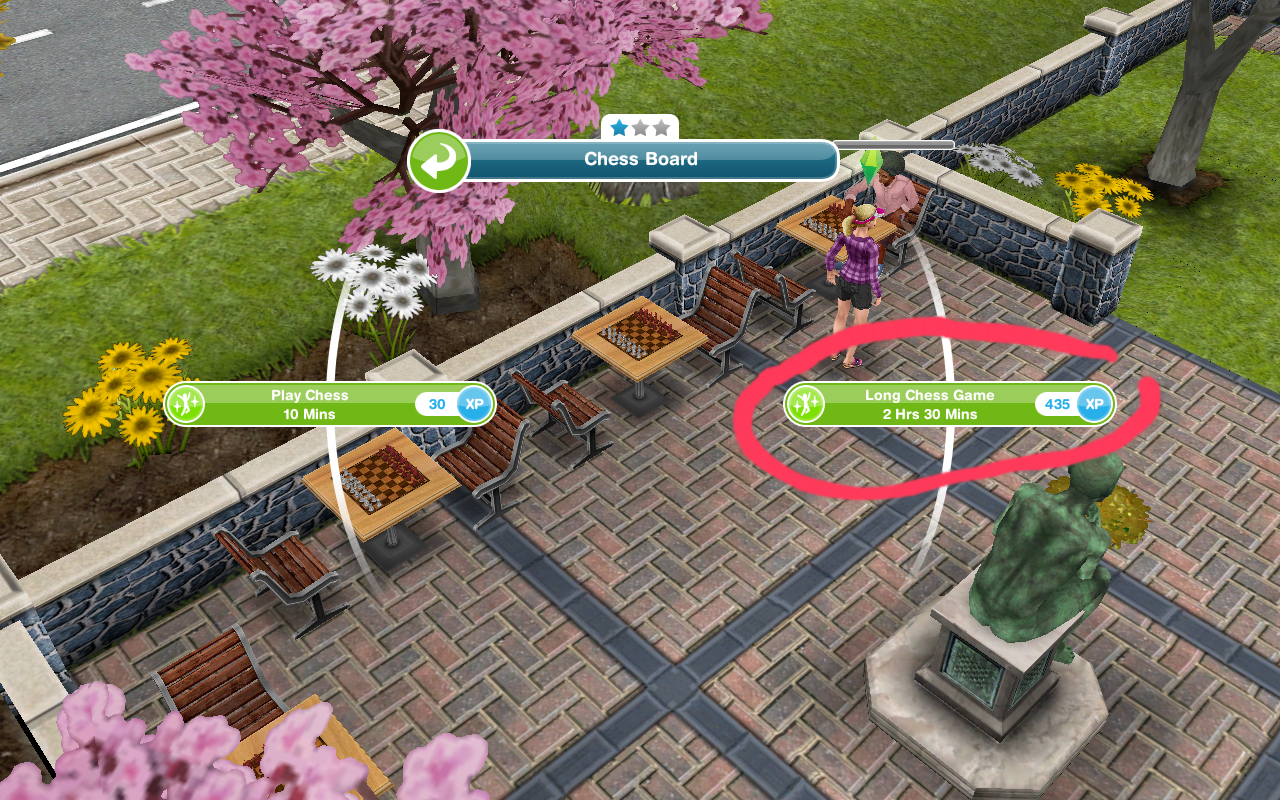Viewport: 1280px width, 800px height.
Task: Click the blue 30 XP badge
Action: (456, 404)
